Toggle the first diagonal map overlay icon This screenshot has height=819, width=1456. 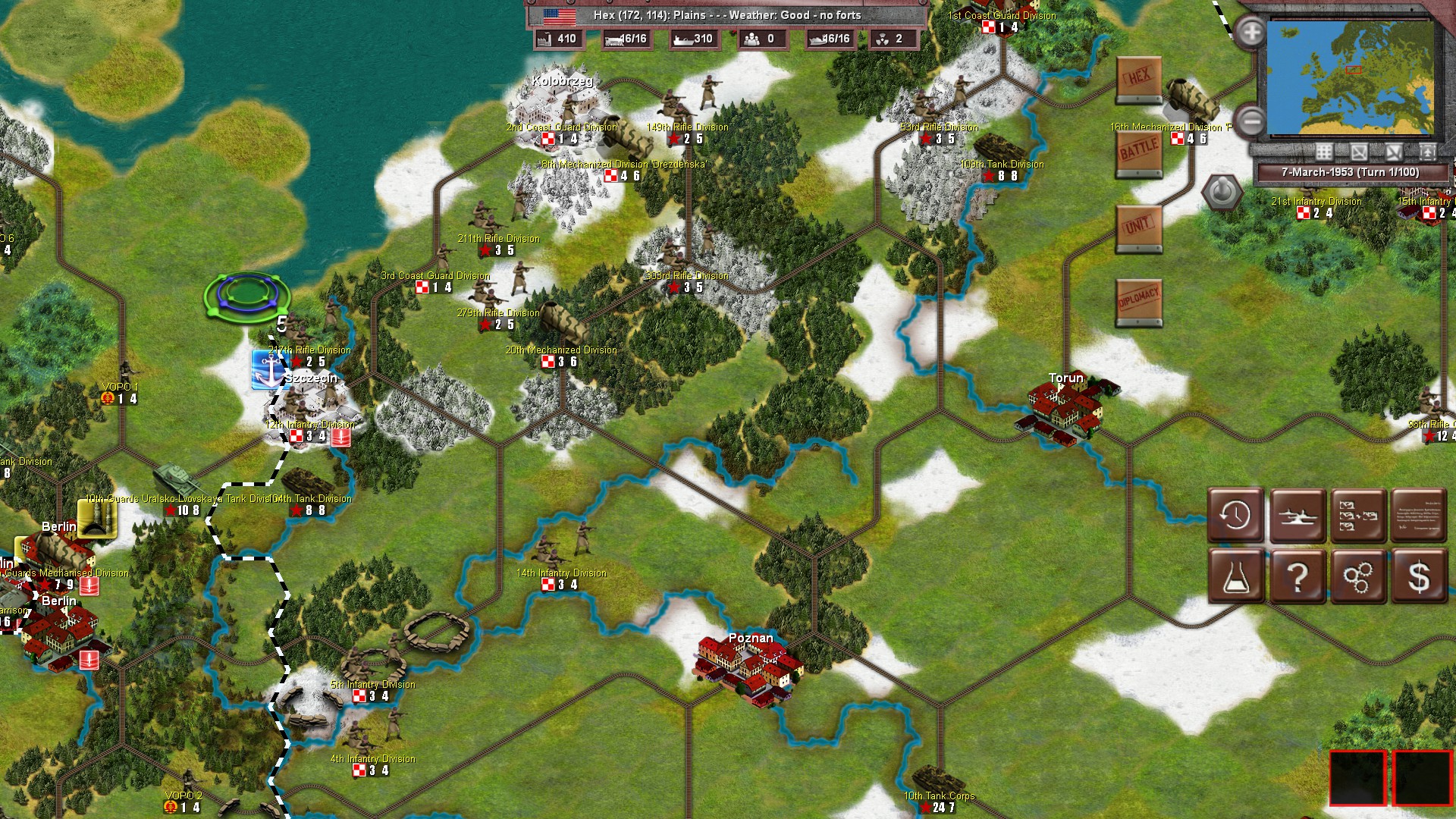click(x=1359, y=152)
